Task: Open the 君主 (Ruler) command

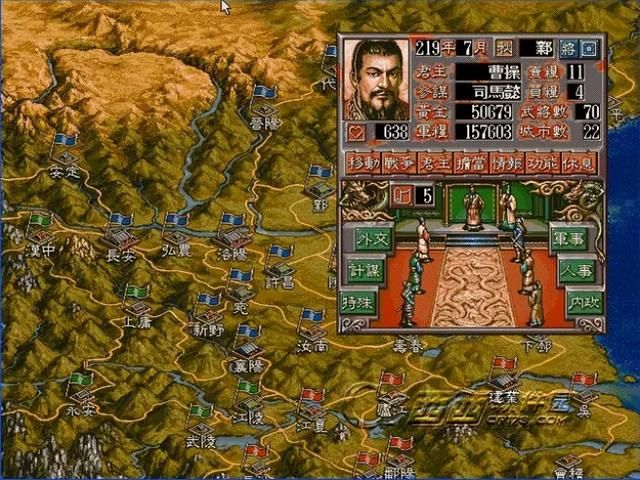Action: tap(434, 163)
